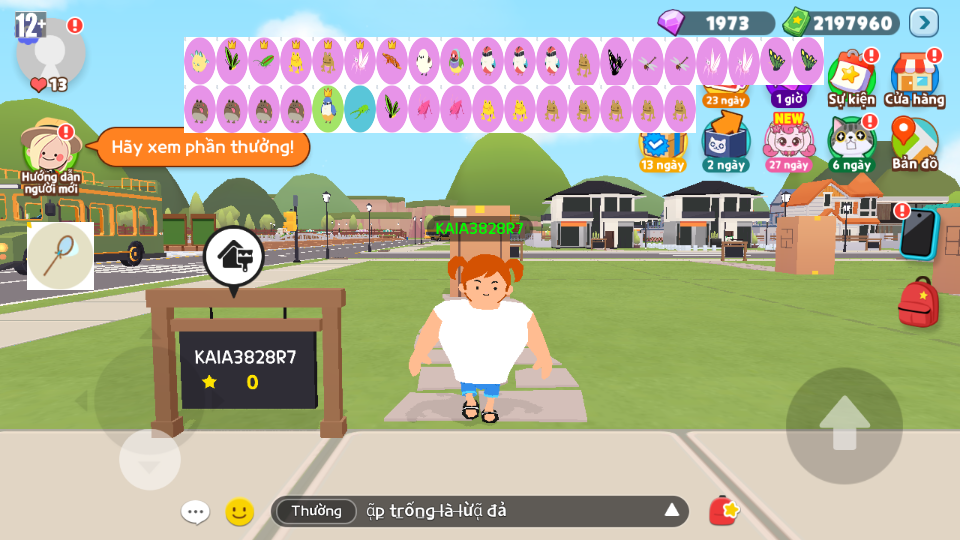Tap the jump up-arrow button
960x540 pixels.
[844, 426]
